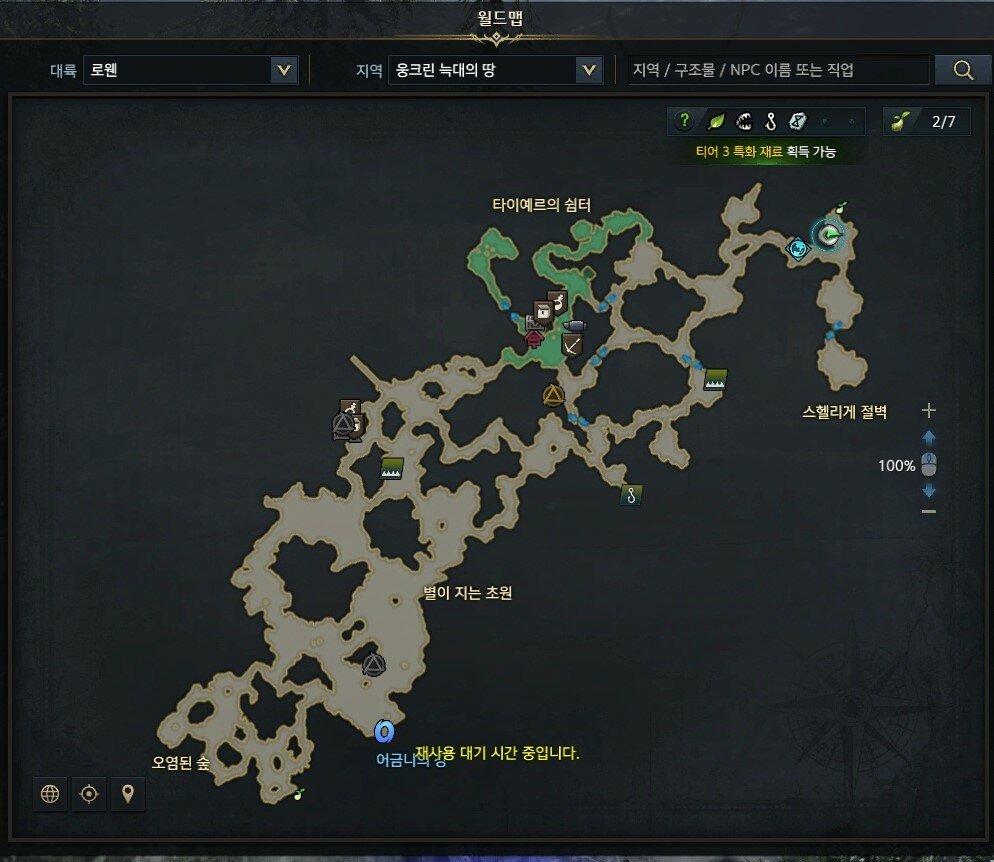Activate the map pin marker button
The image size is (994, 862).
tap(128, 794)
